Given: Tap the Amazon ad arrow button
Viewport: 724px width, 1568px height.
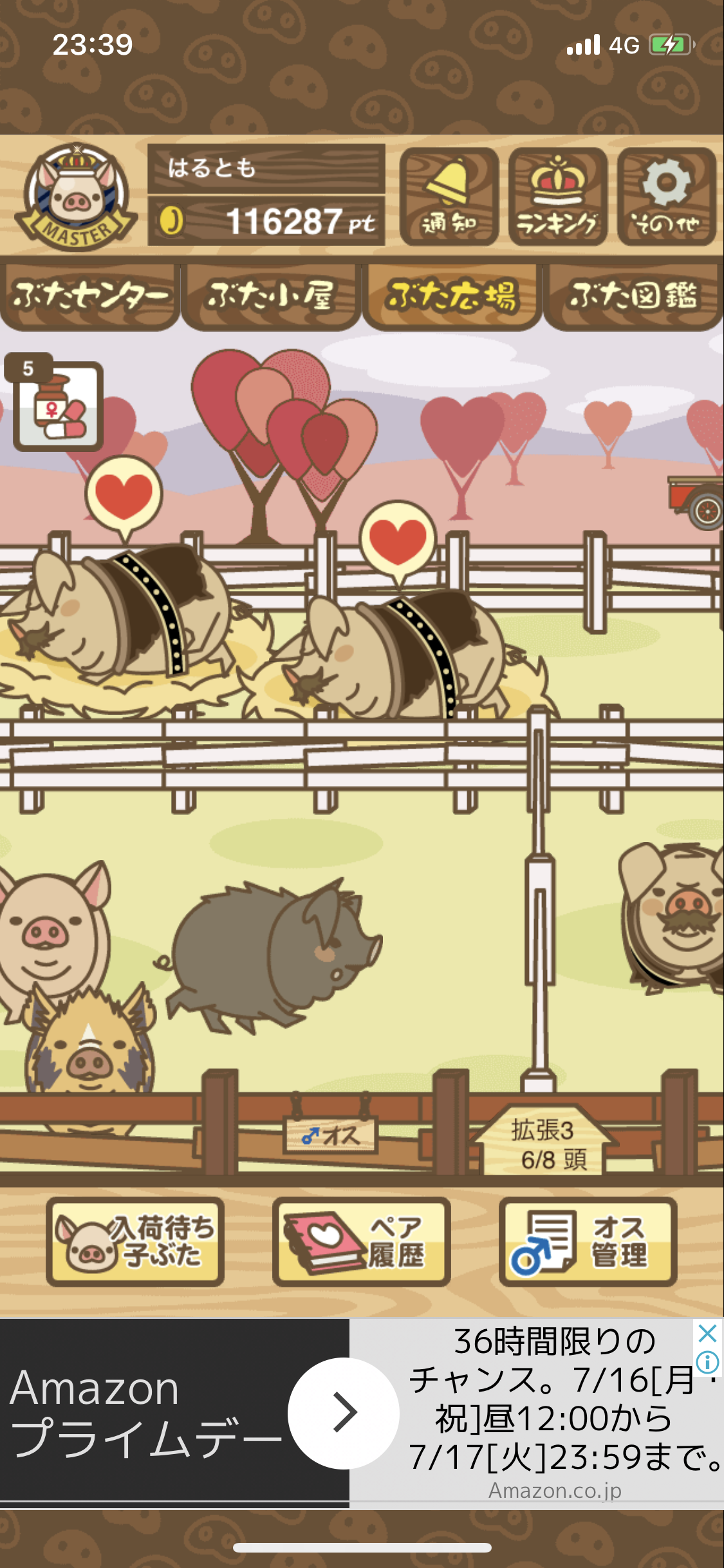Looking at the screenshot, I should click(x=344, y=1413).
